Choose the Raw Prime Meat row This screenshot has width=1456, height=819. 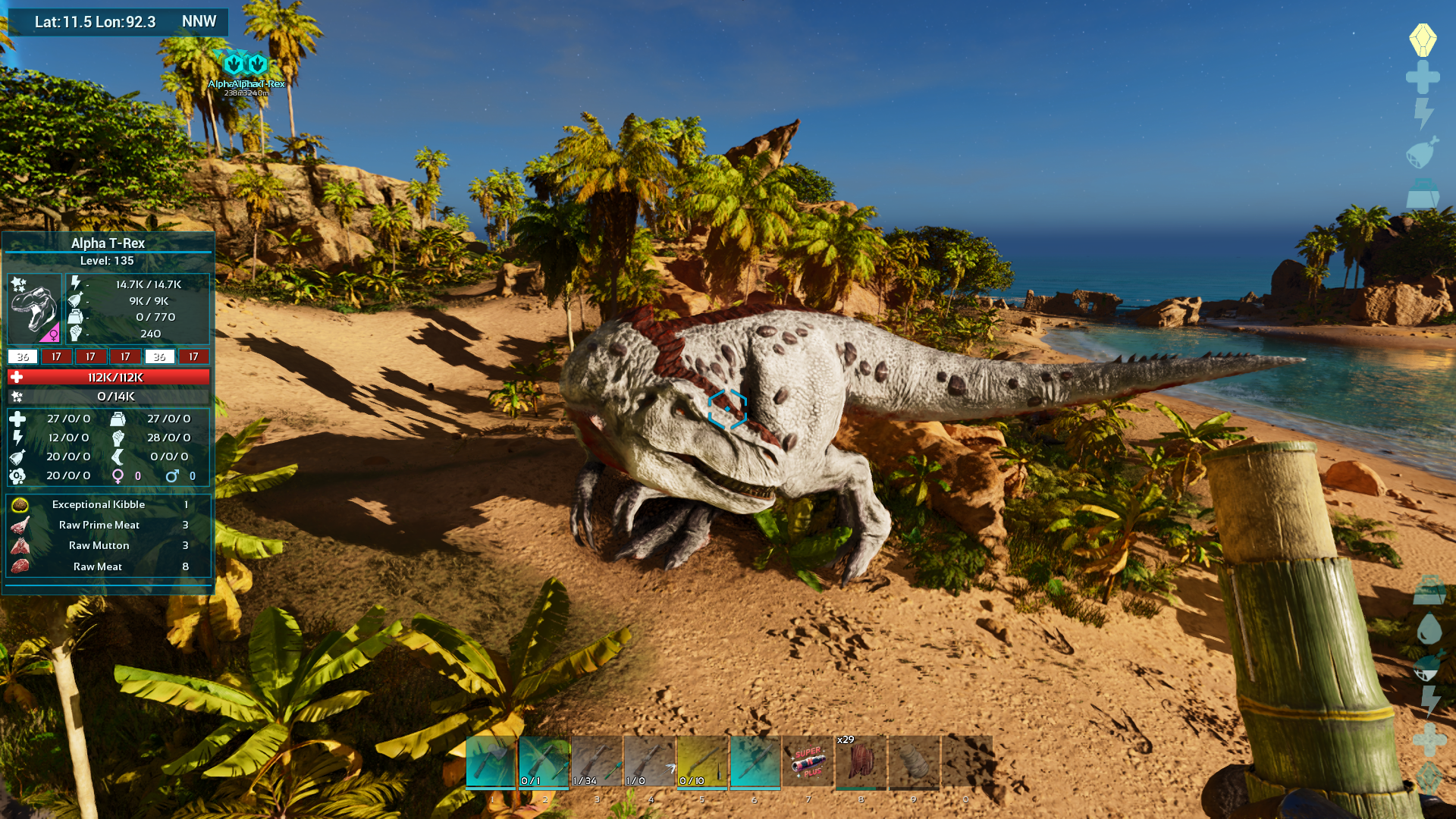(x=99, y=526)
